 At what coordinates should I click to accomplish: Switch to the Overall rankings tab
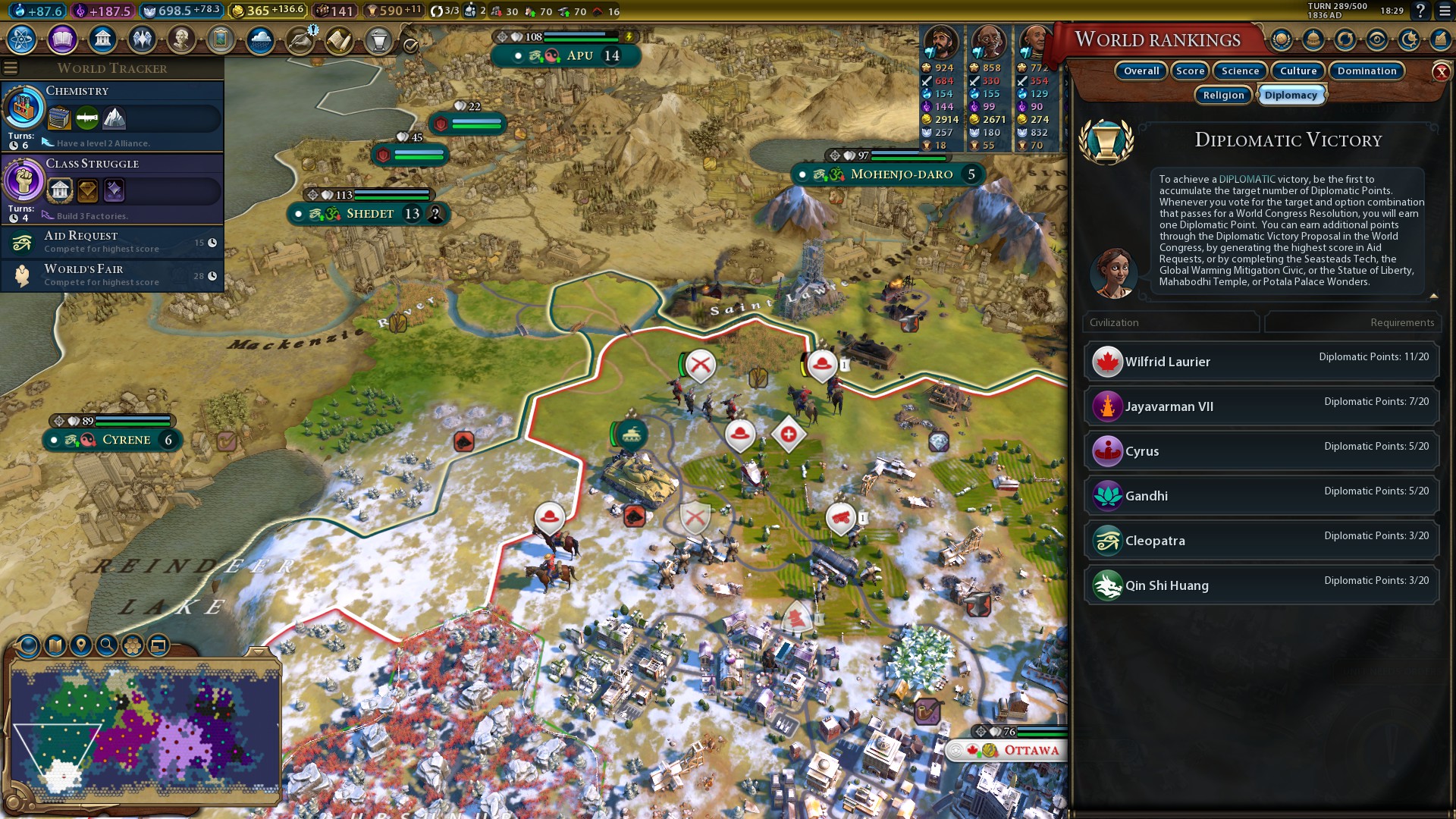point(1141,71)
